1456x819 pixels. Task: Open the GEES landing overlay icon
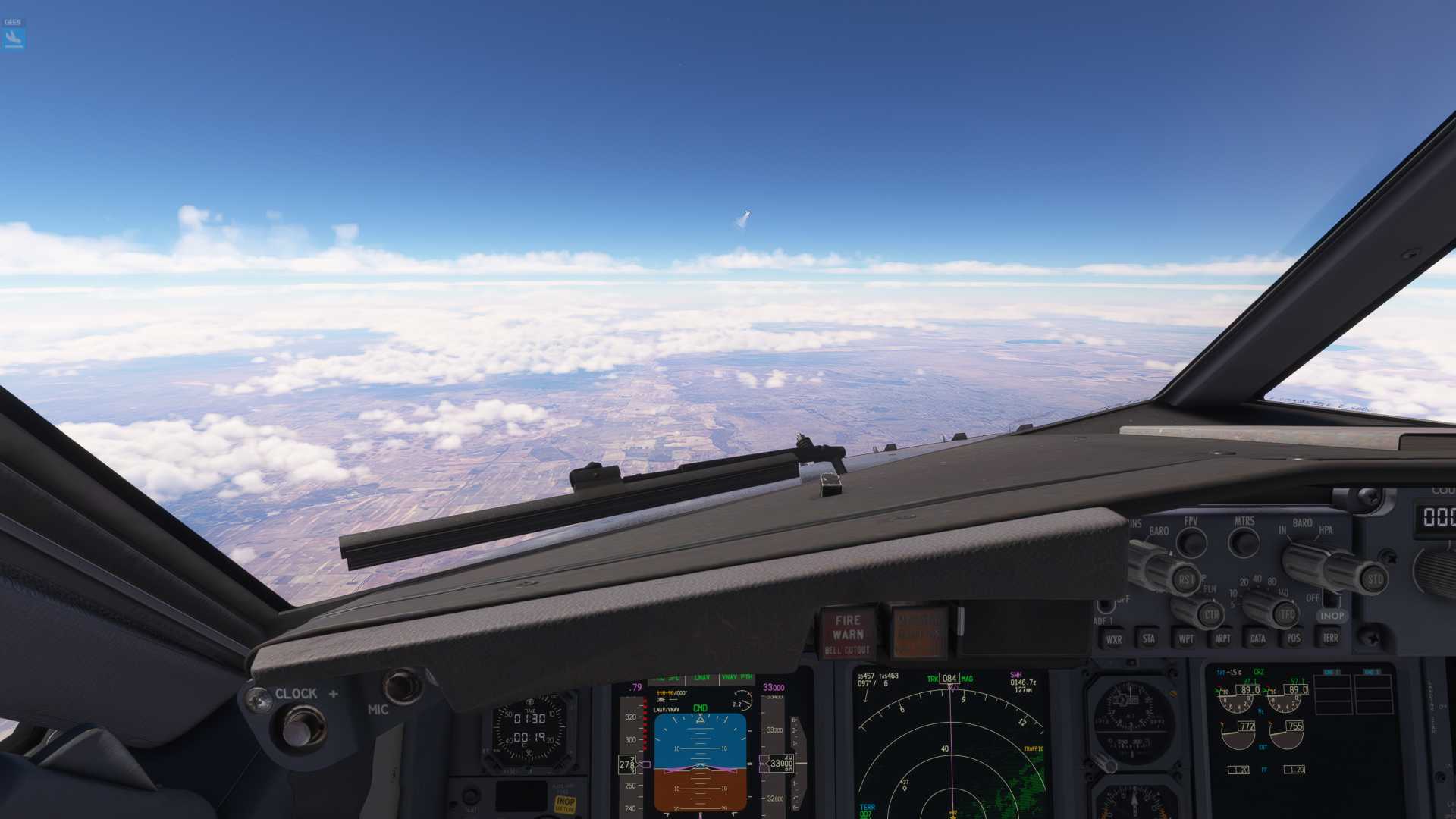click(x=14, y=36)
